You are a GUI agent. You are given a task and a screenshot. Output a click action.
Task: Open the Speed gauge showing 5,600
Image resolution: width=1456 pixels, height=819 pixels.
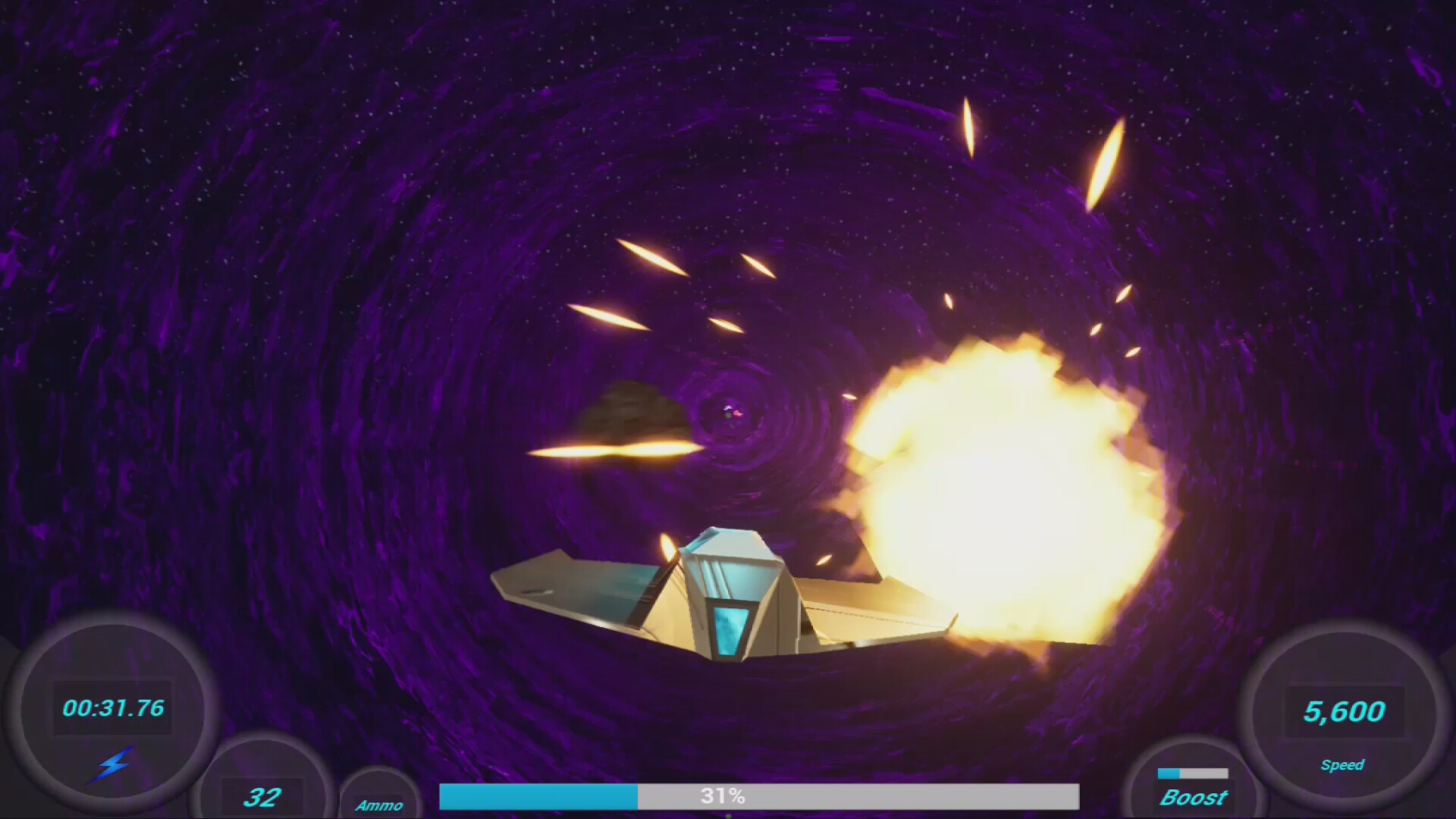tap(1345, 711)
